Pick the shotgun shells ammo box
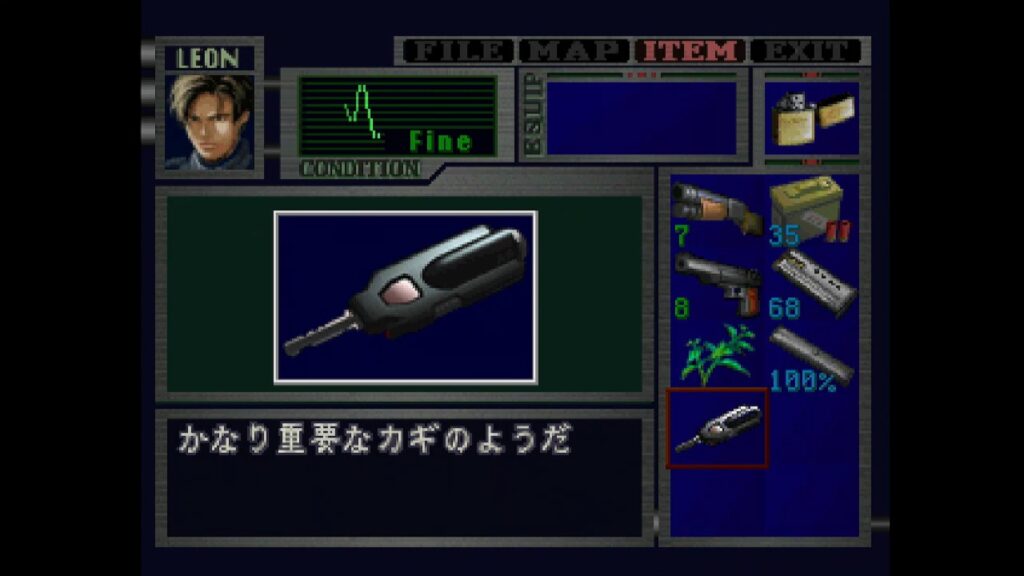The width and height of the screenshot is (1024, 576). point(810,212)
